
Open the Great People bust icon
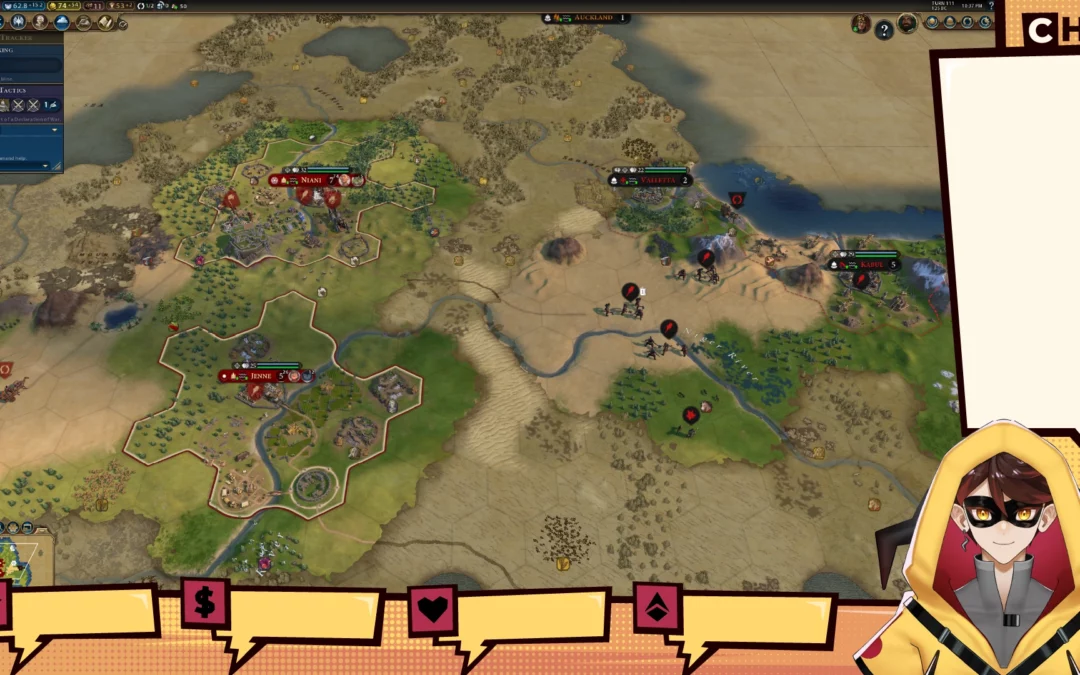pyautogui.click(x=39, y=22)
